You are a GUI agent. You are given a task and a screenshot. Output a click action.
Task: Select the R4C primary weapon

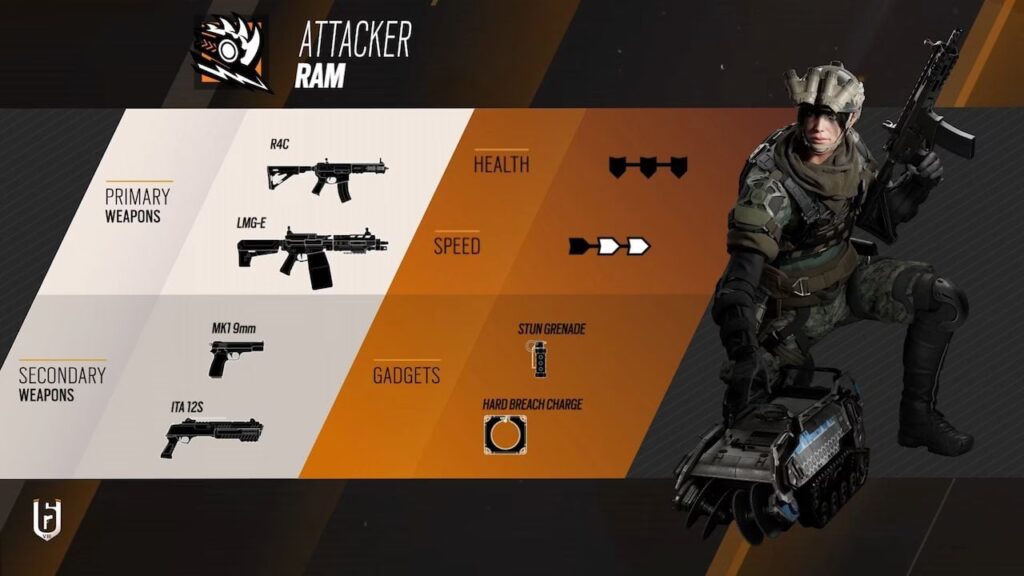326,177
